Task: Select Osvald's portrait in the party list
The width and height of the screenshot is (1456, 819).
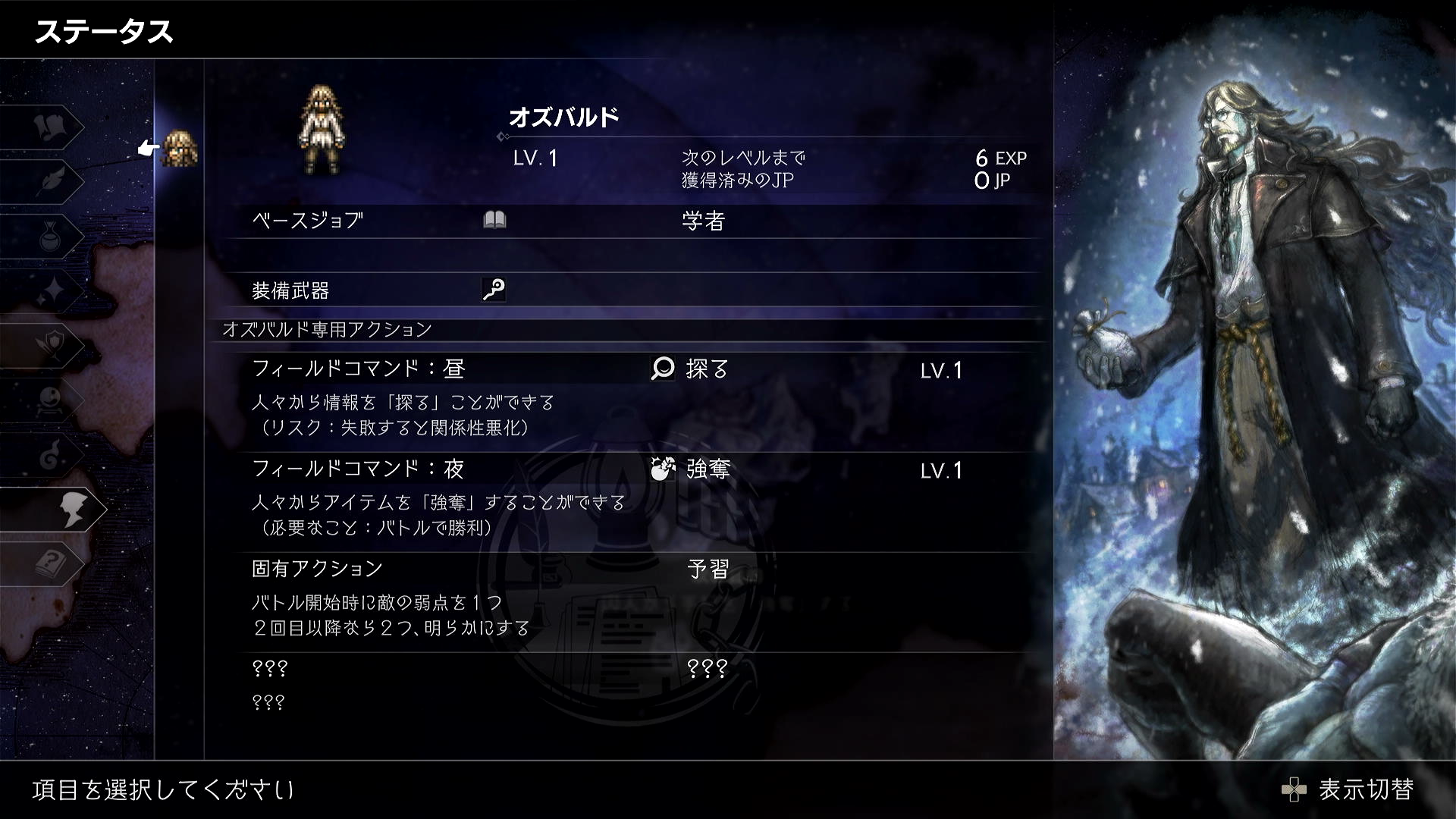Action: click(x=180, y=148)
